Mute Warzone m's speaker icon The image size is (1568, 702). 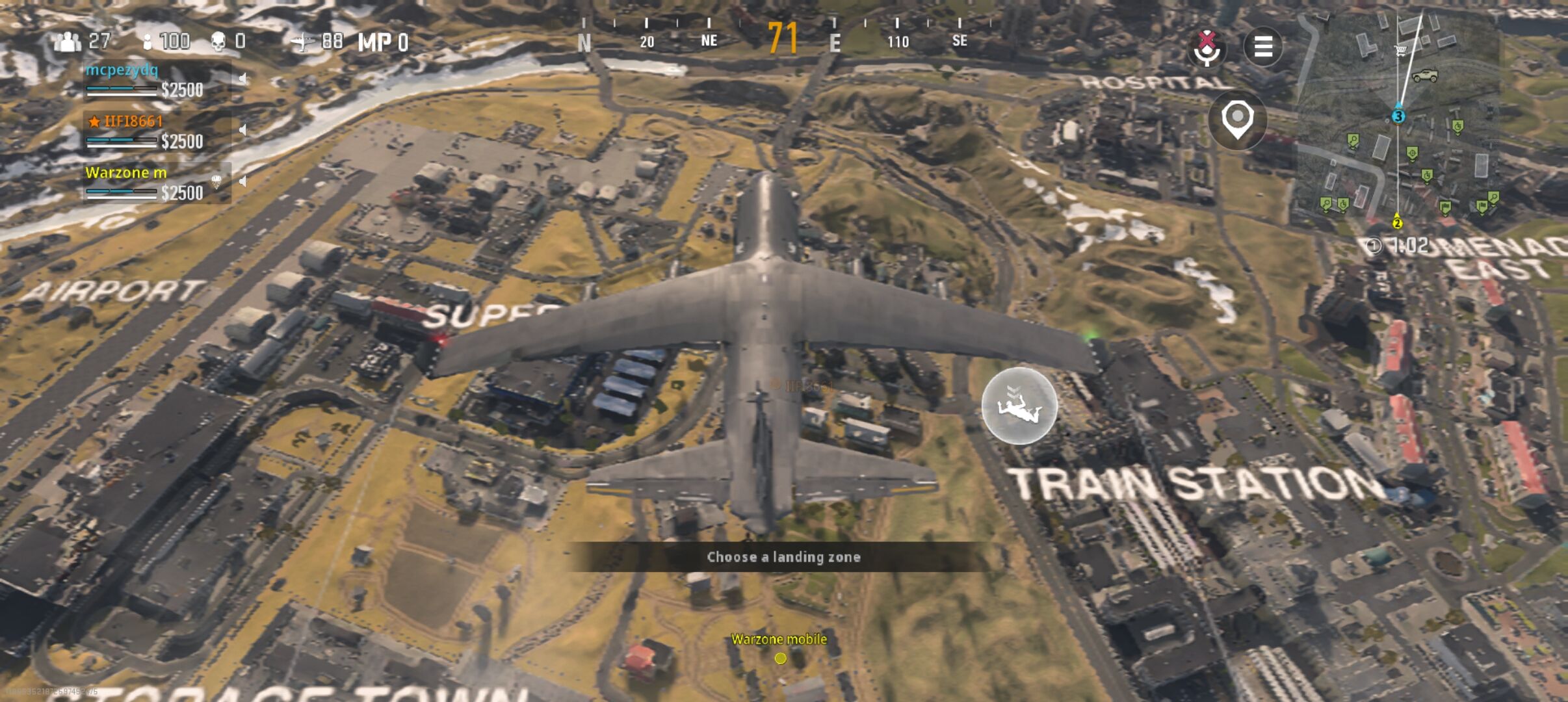click(242, 181)
